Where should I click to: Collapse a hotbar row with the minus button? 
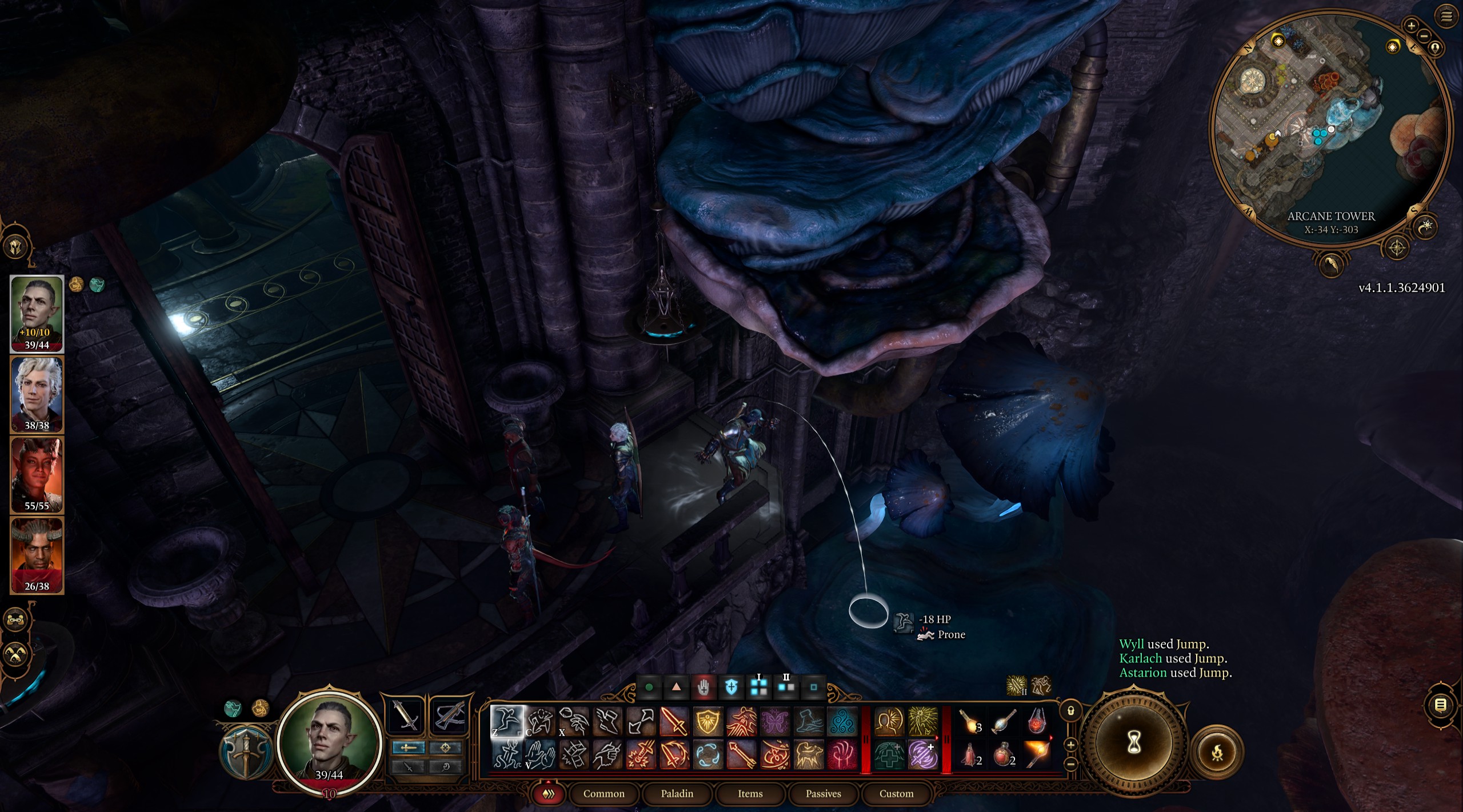(x=1070, y=764)
